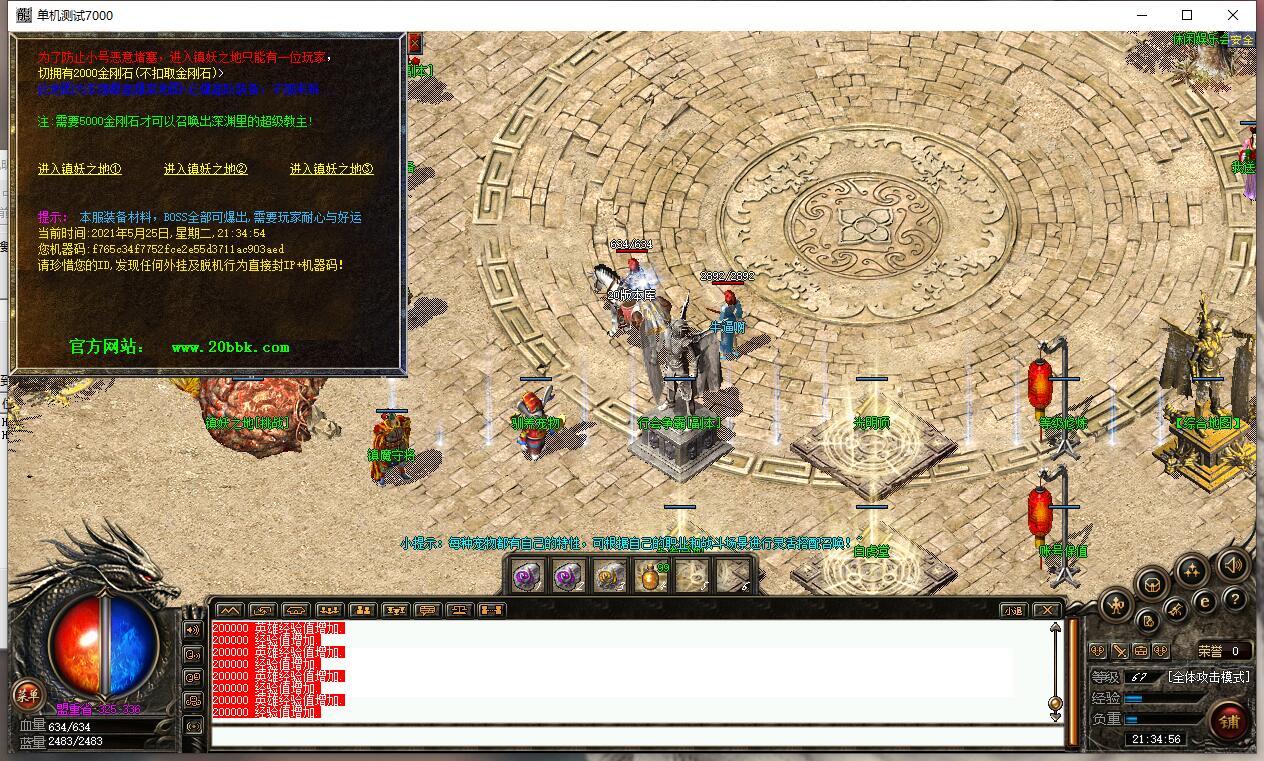Click the chat text input field
The image size is (1264, 761).
(x=636, y=737)
